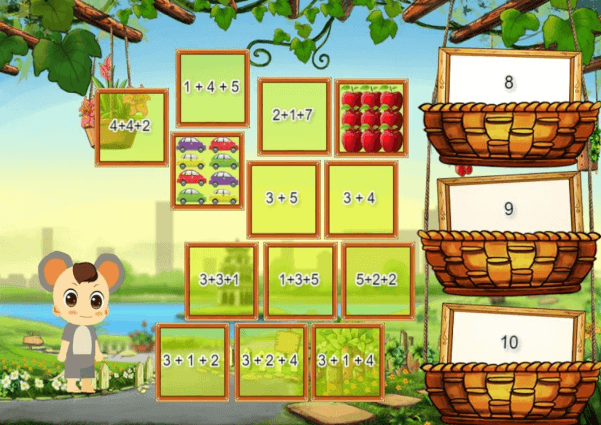This screenshot has width=601, height=425.
Task: Select the red apples picture card
Action: (x=371, y=117)
